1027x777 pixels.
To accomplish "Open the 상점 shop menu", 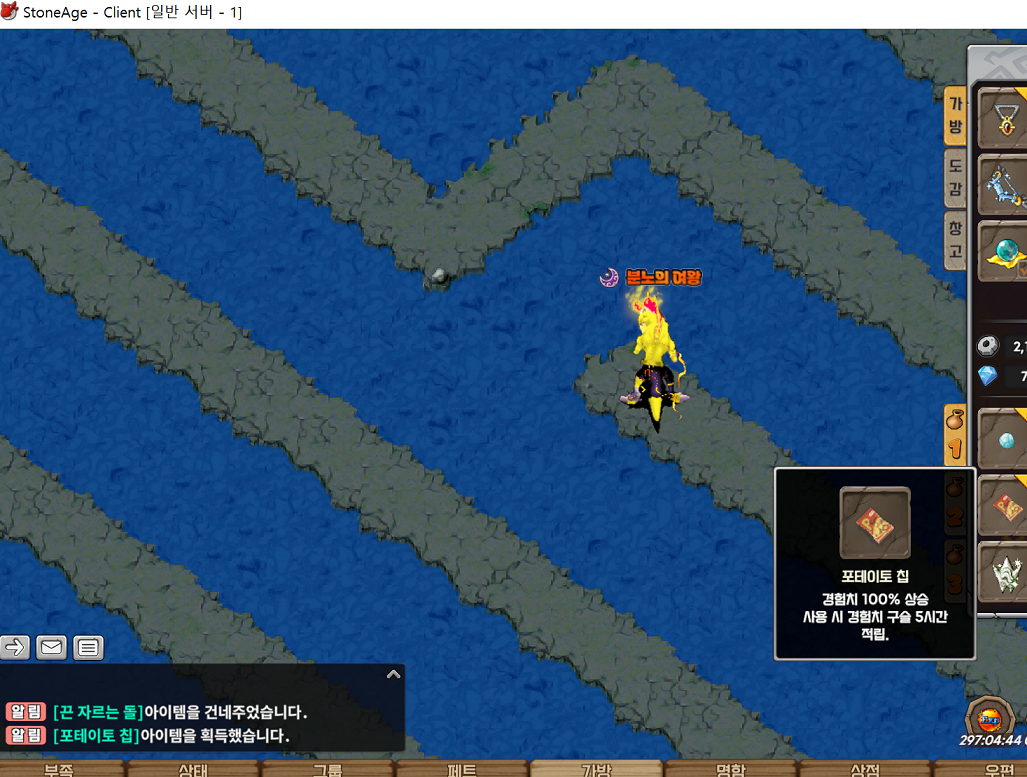I will pyautogui.click(x=865, y=769).
